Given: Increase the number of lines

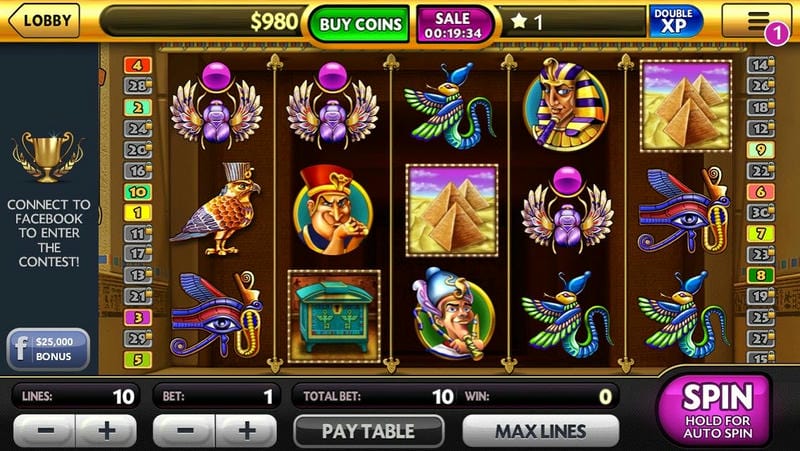Looking at the screenshot, I should [x=106, y=432].
